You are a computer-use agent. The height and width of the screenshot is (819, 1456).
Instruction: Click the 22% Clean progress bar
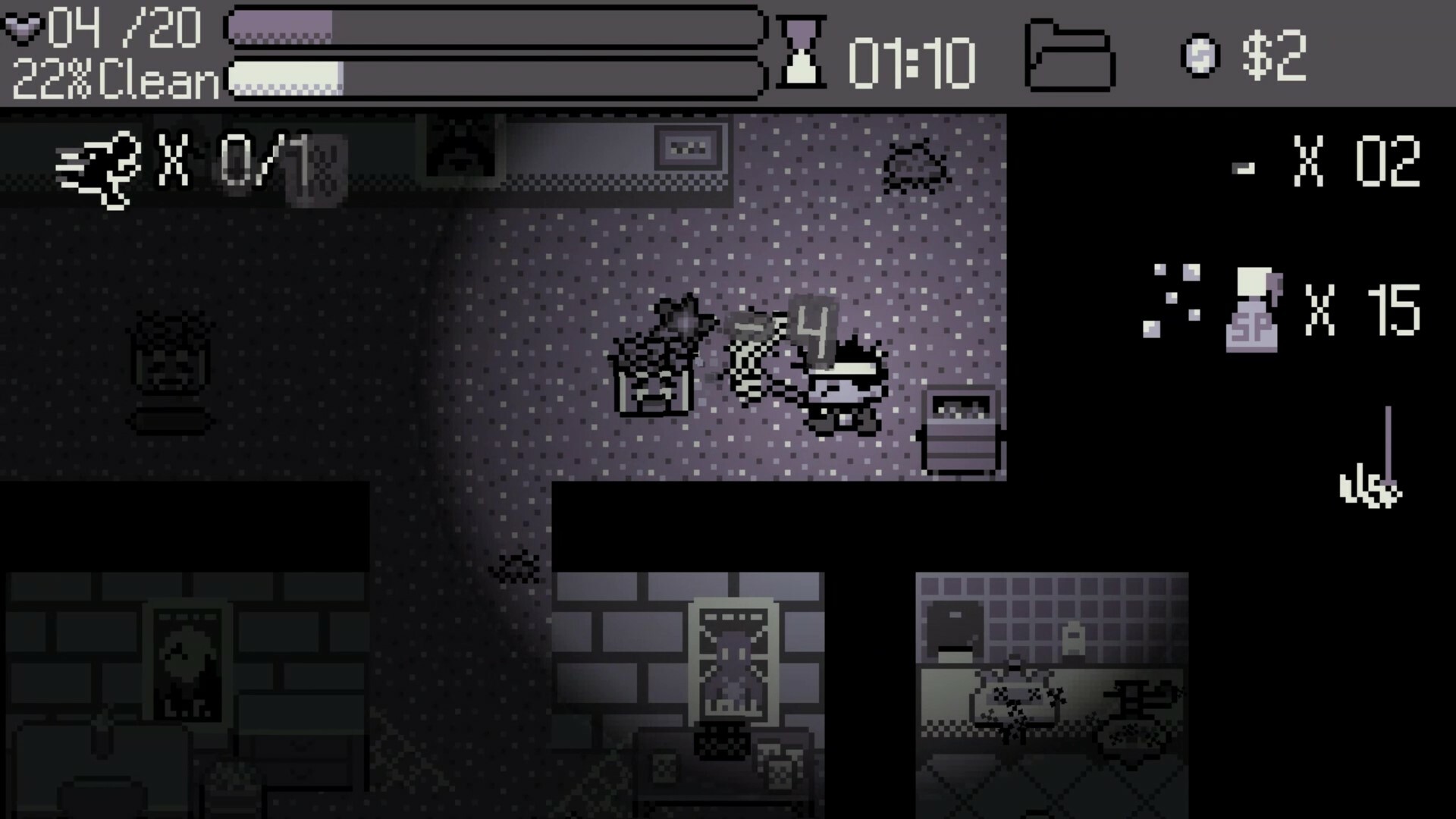[493, 79]
